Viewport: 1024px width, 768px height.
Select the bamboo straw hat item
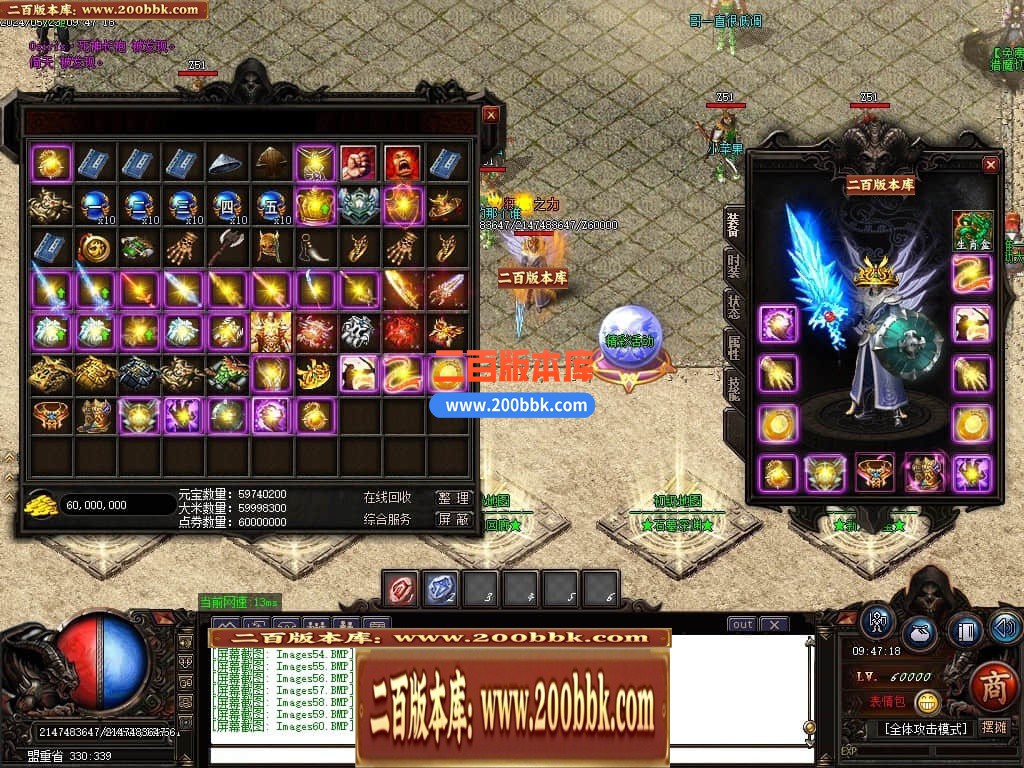click(227, 162)
